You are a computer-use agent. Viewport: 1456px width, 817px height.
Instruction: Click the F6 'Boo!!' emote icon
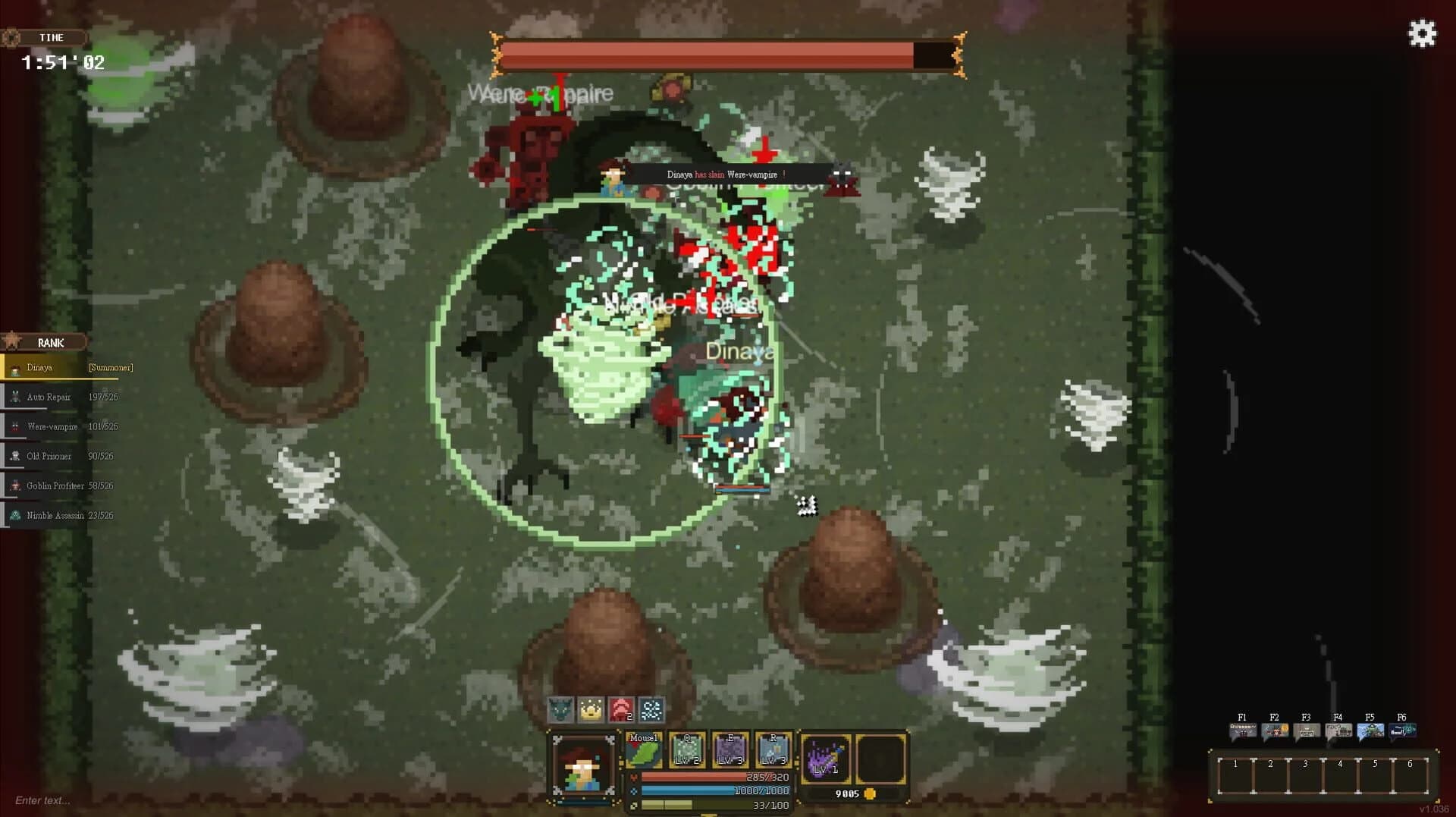1402,730
